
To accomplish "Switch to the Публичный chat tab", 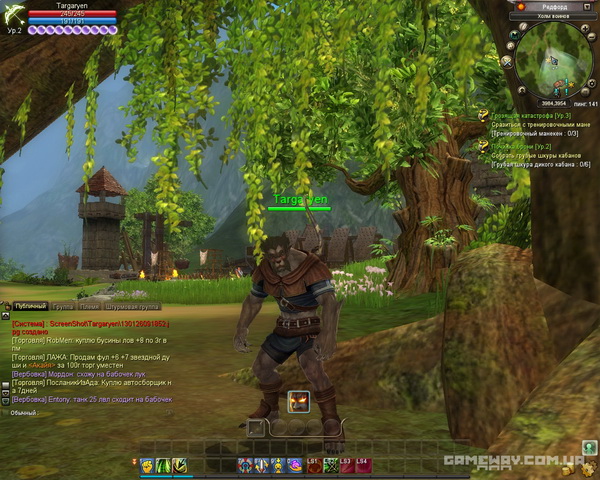I will (x=30, y=307).
